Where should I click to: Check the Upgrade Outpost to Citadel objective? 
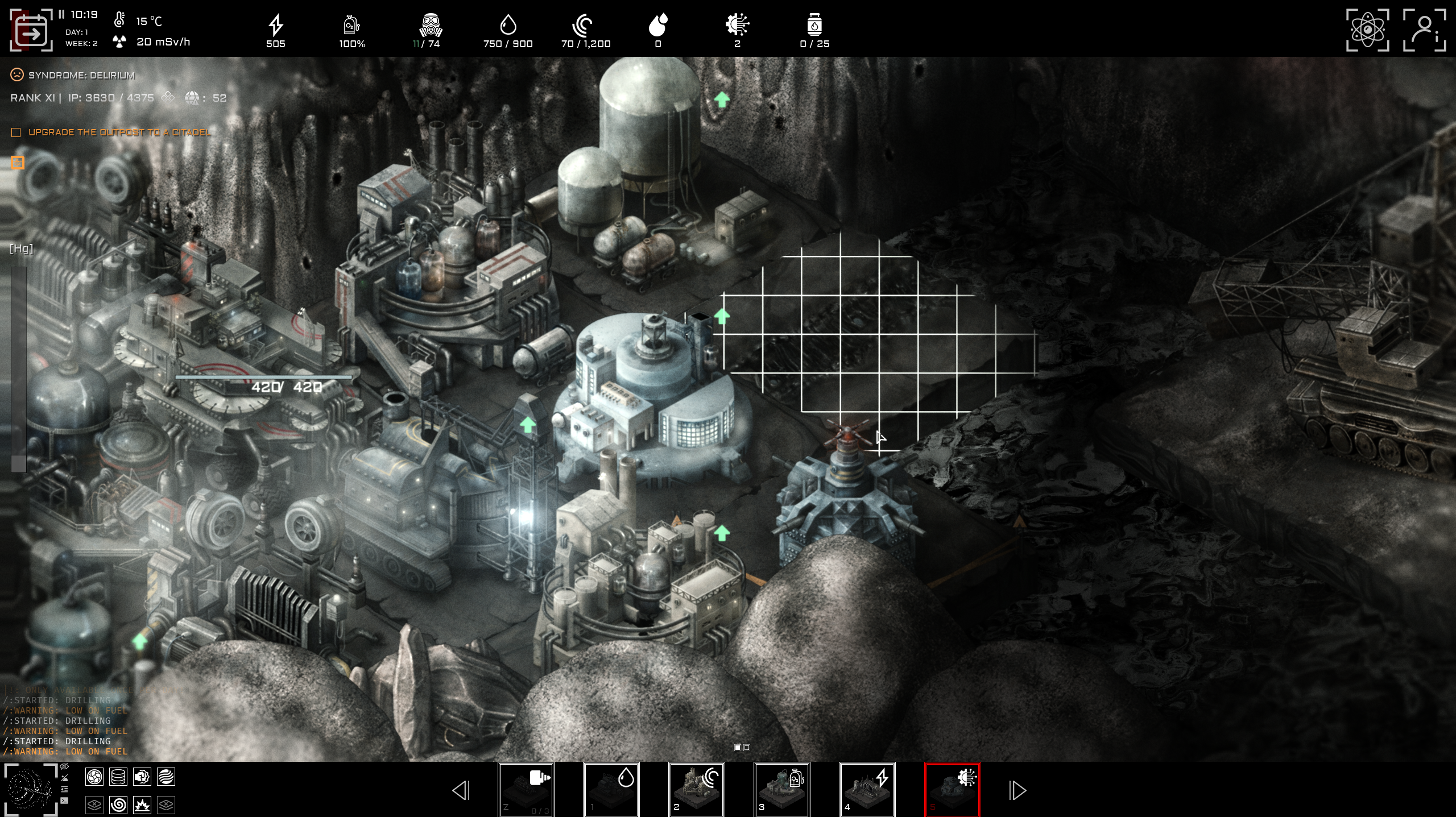click(x=15, y=132)
